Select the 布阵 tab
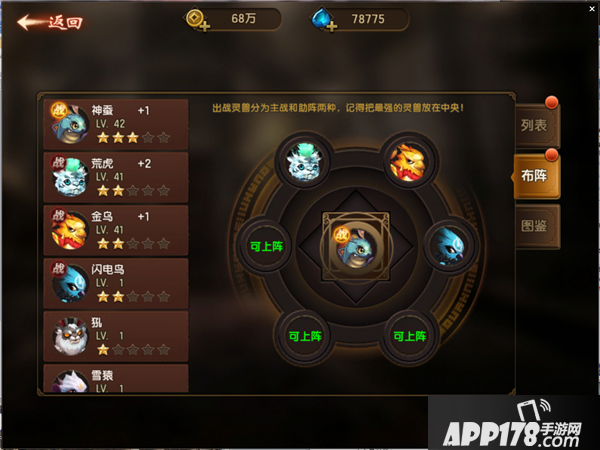600x450 pixels. pos(535,176)
